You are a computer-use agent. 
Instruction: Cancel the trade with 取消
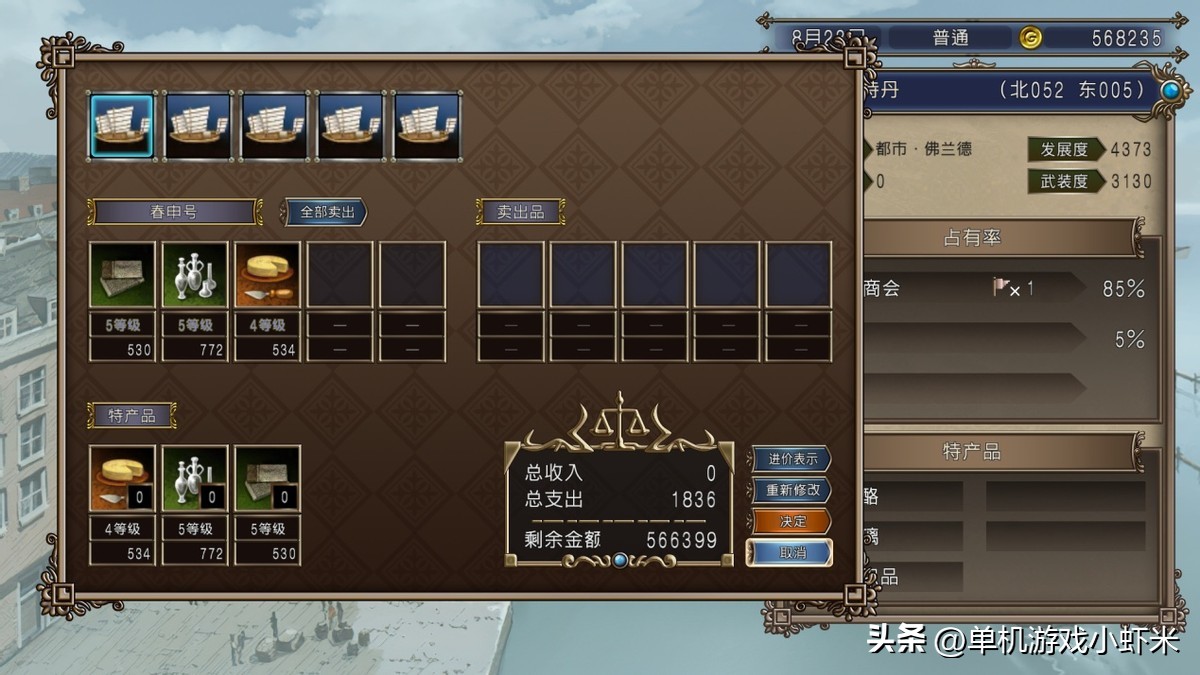coord(792,552)
